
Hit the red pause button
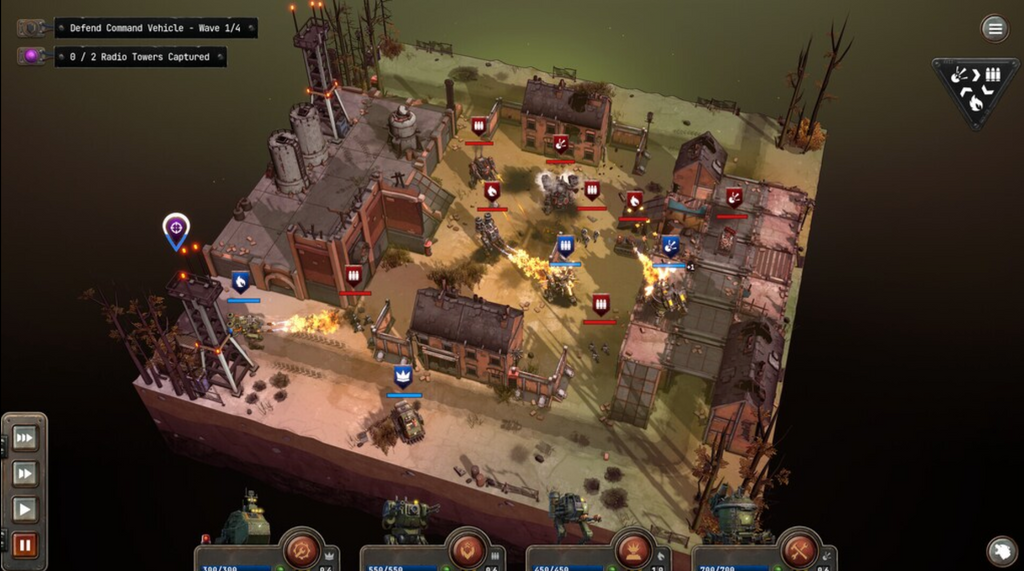pos(24,545)
